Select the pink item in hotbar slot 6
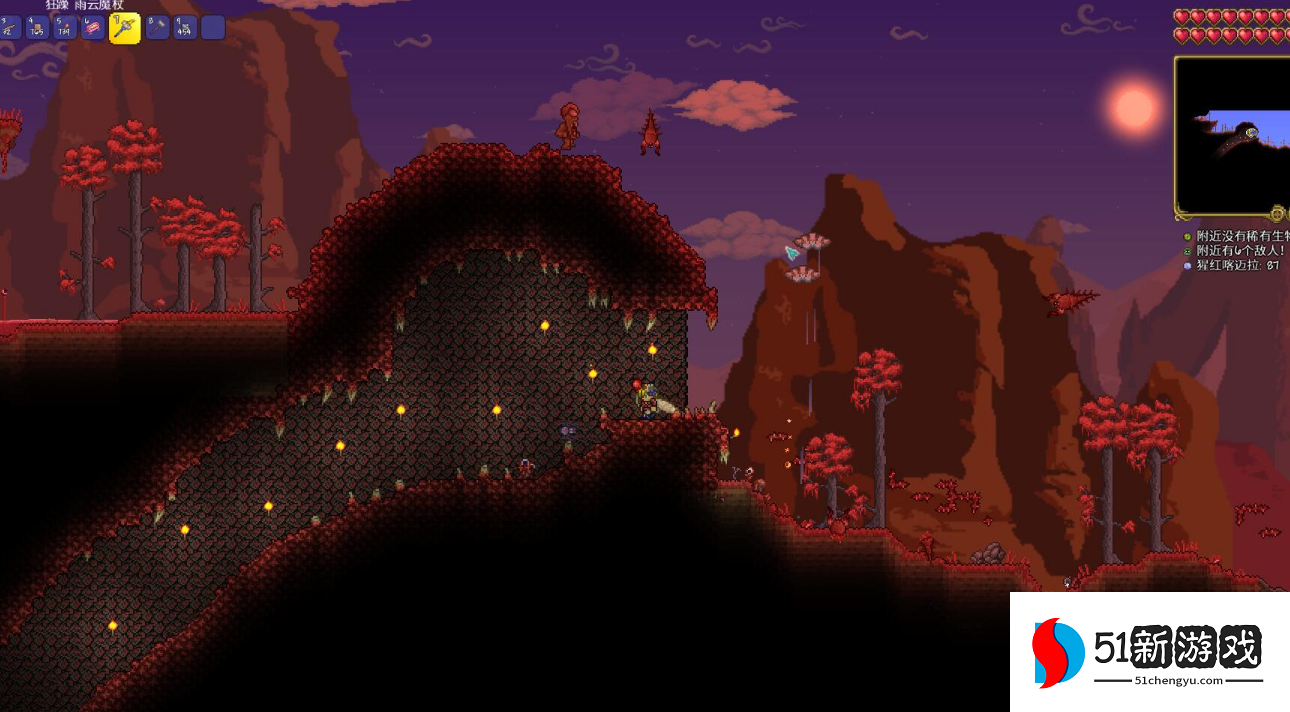1290x712 pixels. 93,28
